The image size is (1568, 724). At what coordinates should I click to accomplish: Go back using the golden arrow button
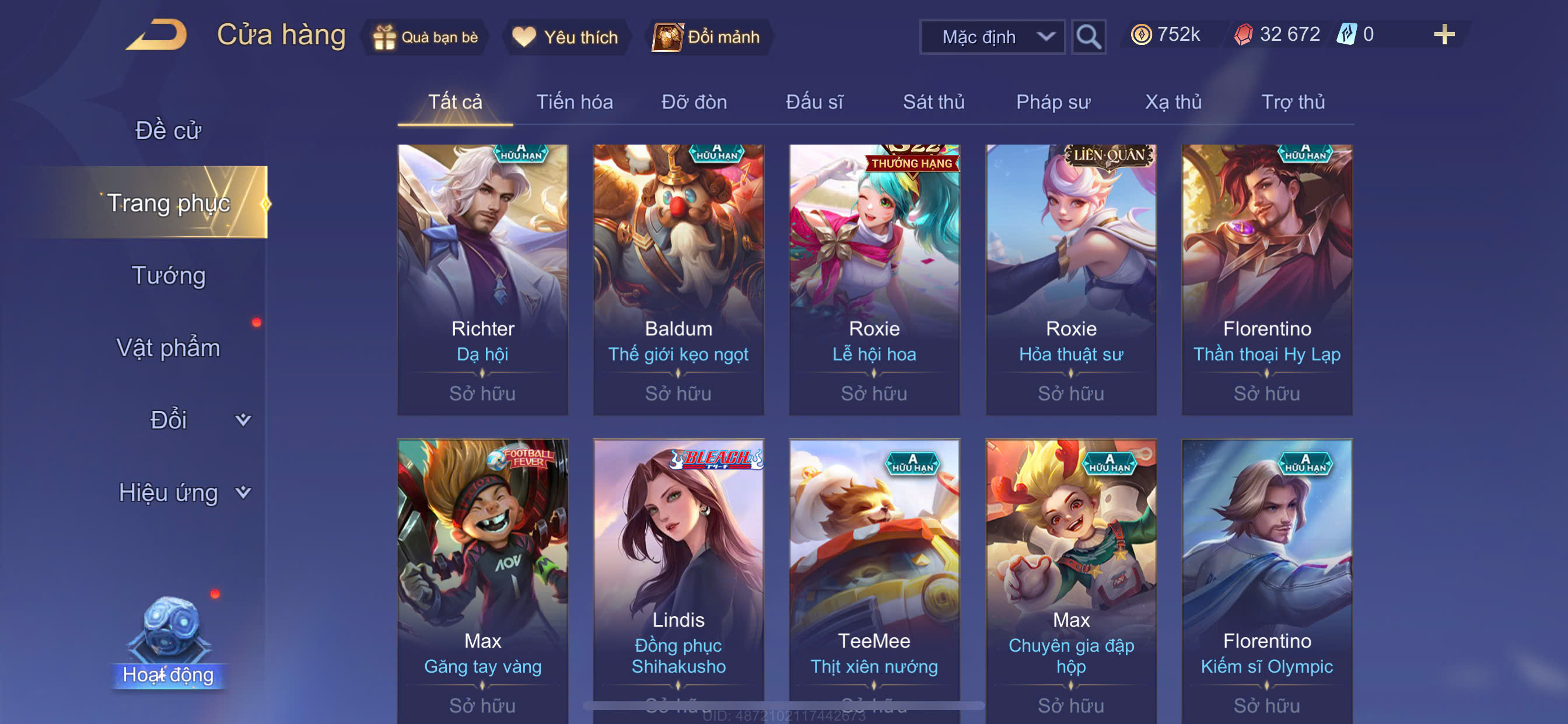click(157, 36)
